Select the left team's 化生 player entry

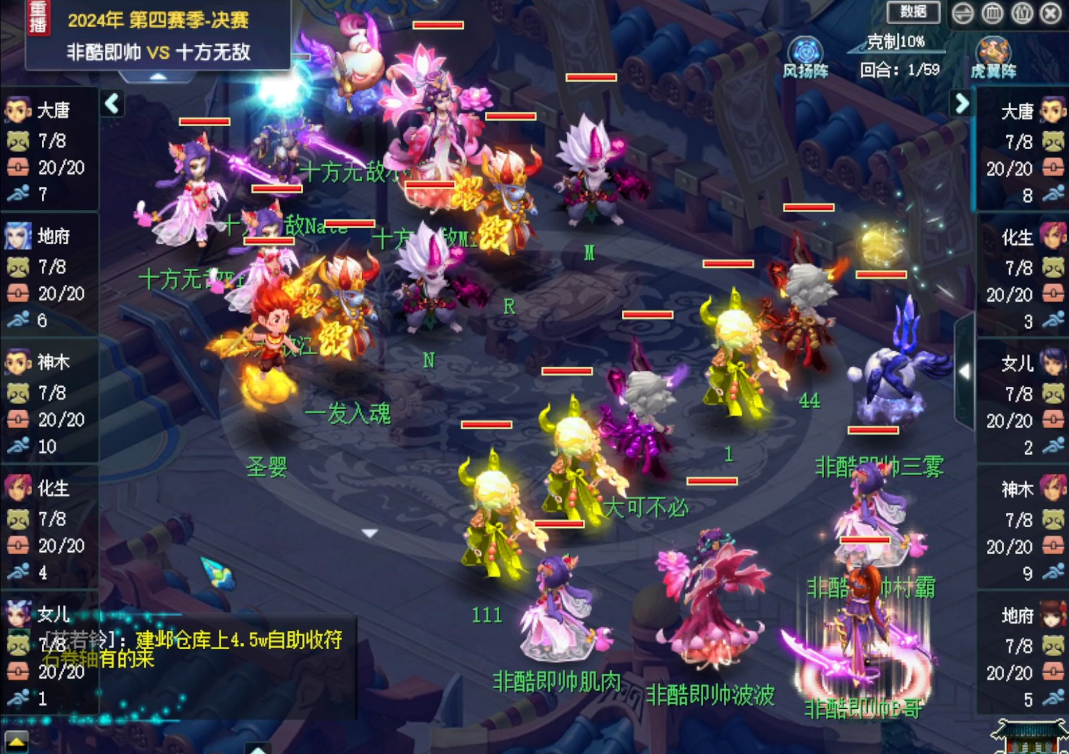49,529
